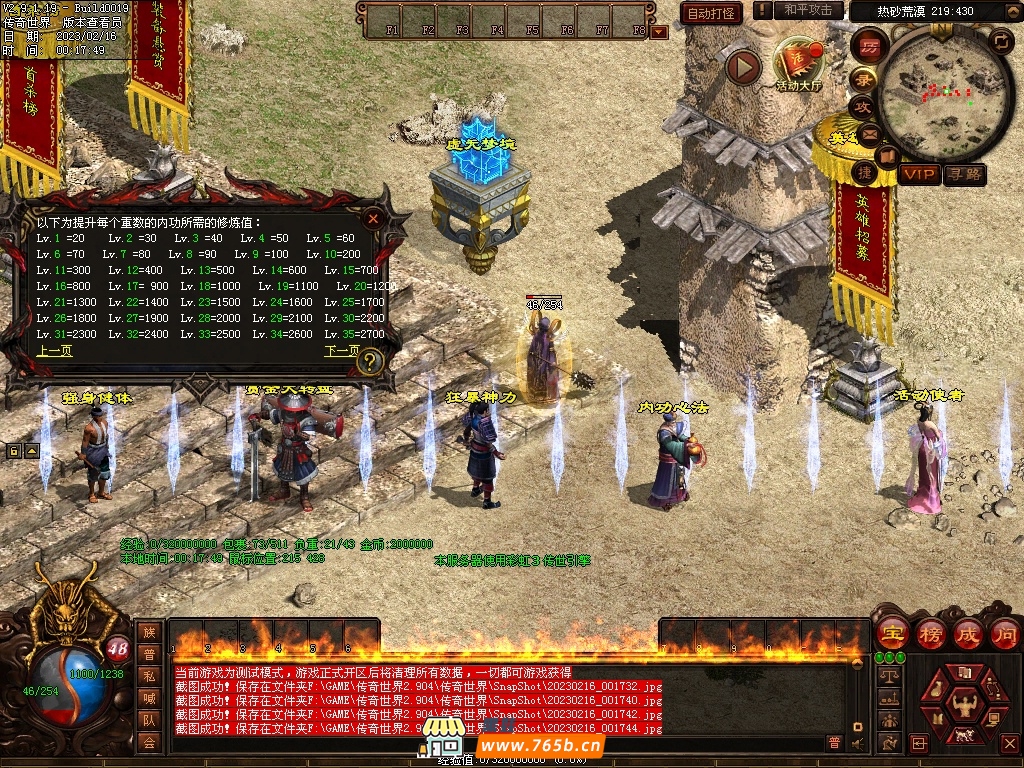Screen dimensions: 1024x768
Task: Click the round play arrow button
Action: 743,67
